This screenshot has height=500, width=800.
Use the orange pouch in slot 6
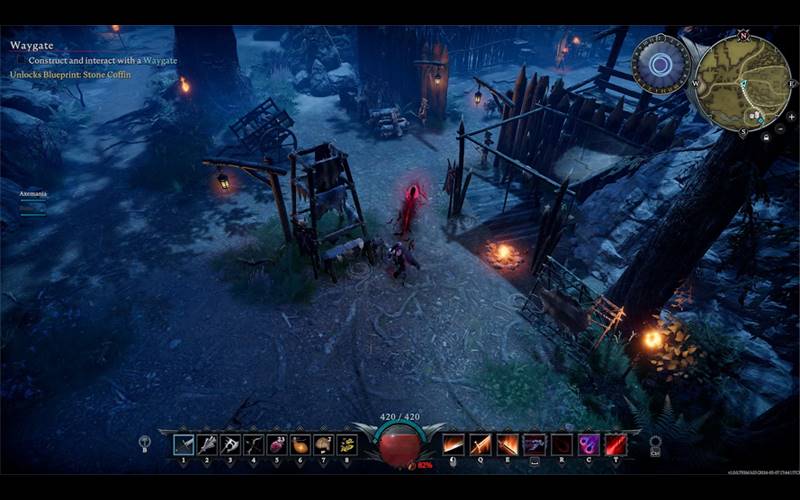tap(300, 445)
